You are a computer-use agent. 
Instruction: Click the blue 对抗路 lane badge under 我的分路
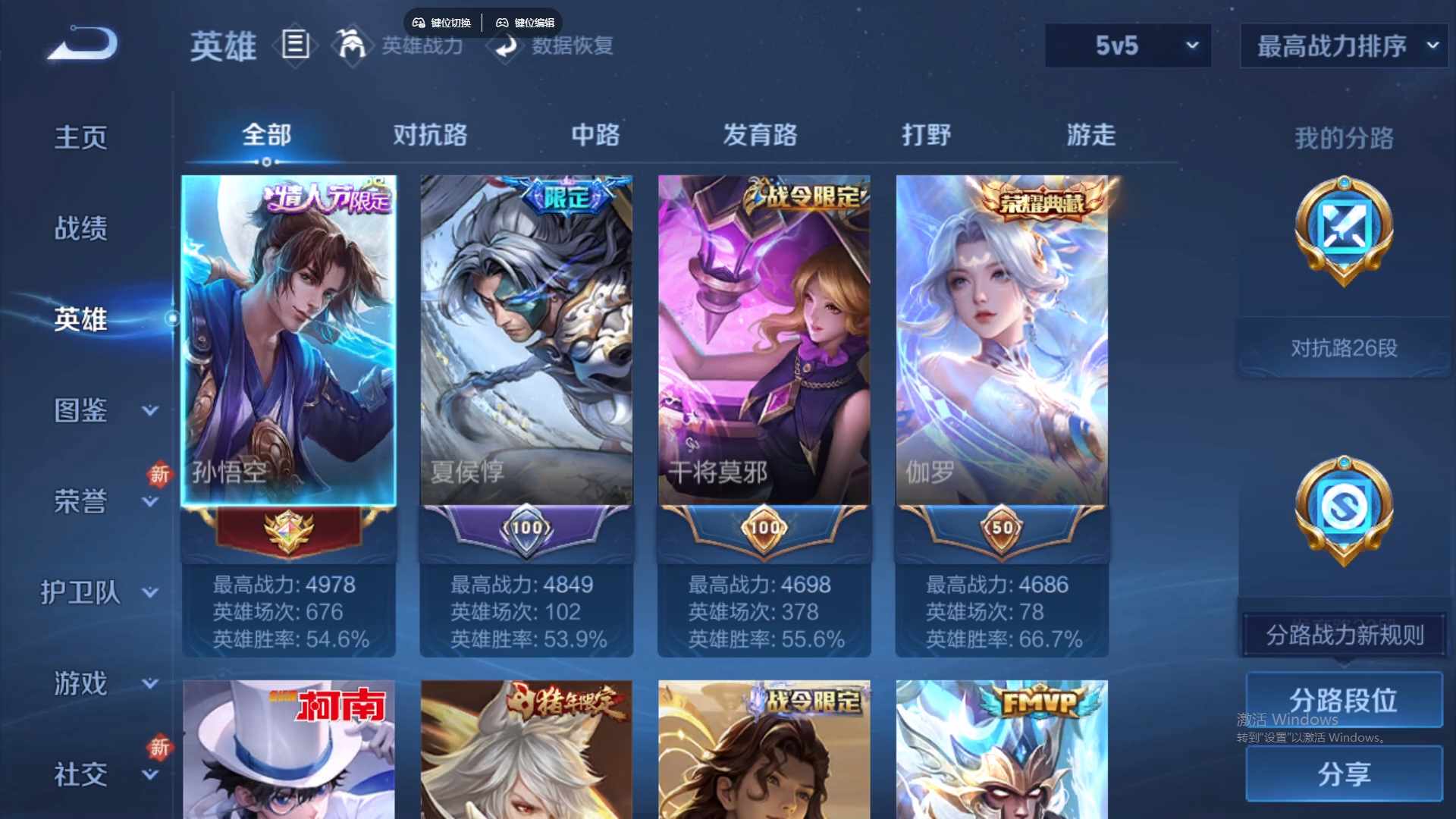point(1342,231)
